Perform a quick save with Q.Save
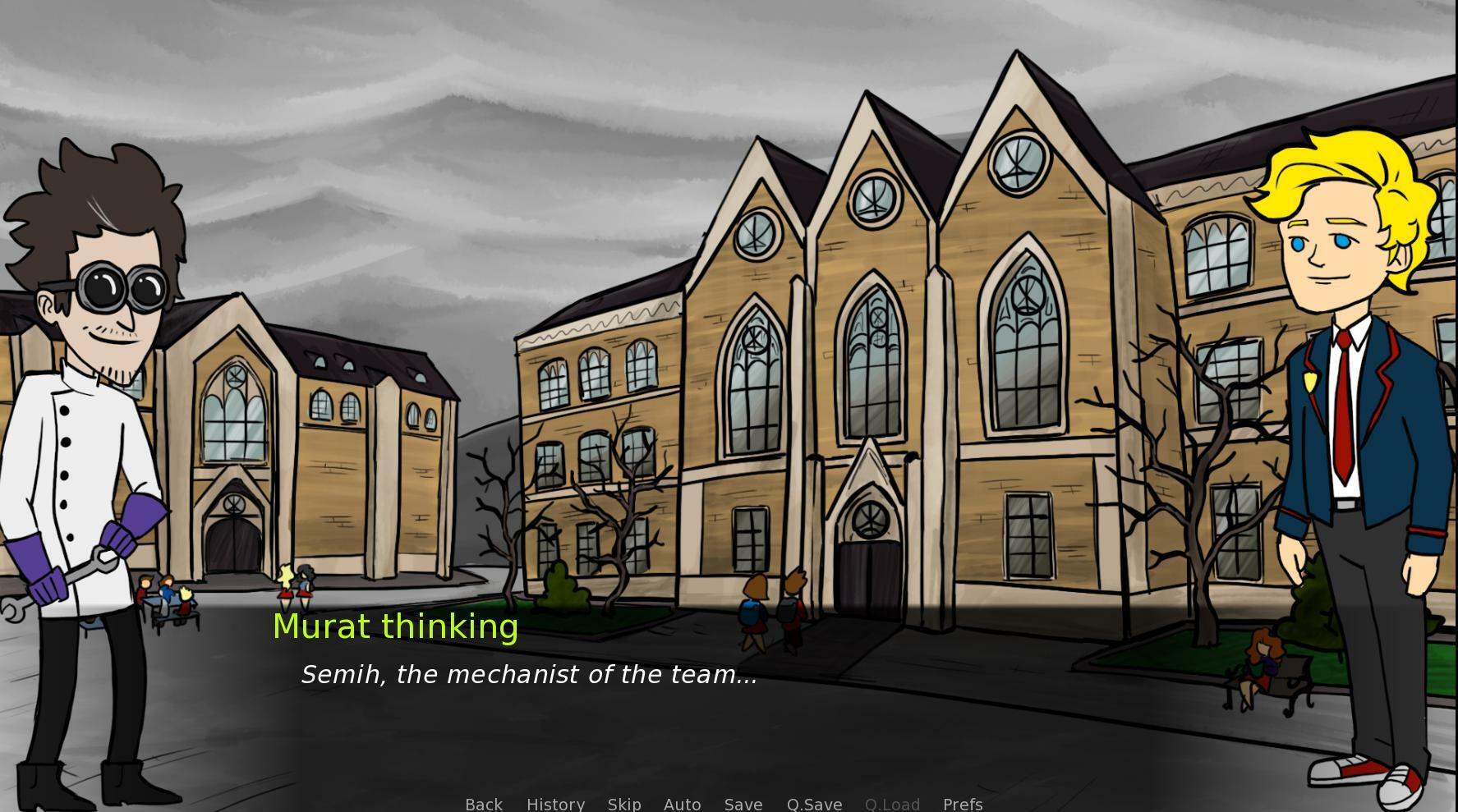 coord(814,804)
